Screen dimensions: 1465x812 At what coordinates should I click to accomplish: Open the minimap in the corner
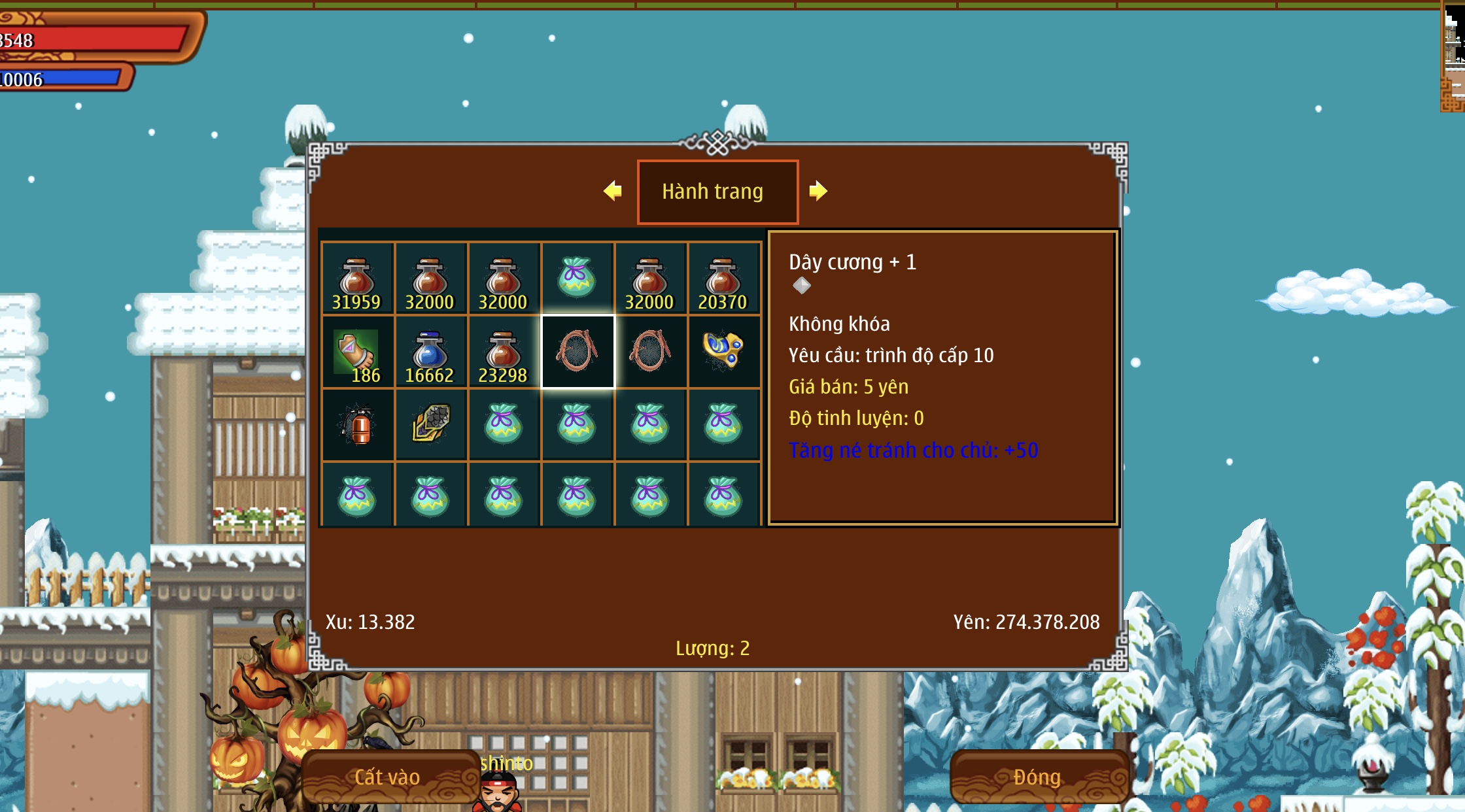click(x=1453, y=56)
